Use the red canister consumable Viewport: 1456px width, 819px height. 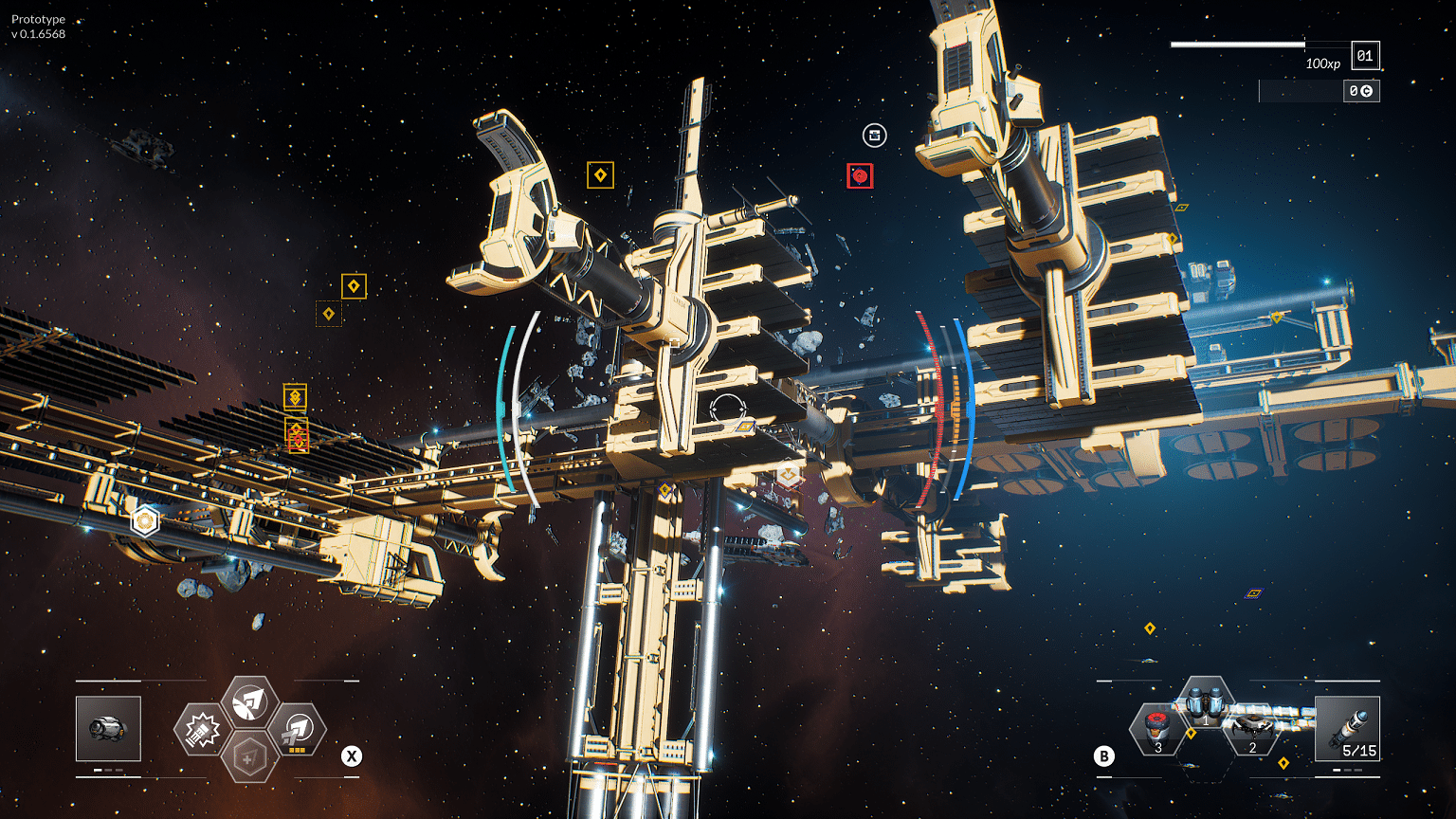(x=1155, y=728)
